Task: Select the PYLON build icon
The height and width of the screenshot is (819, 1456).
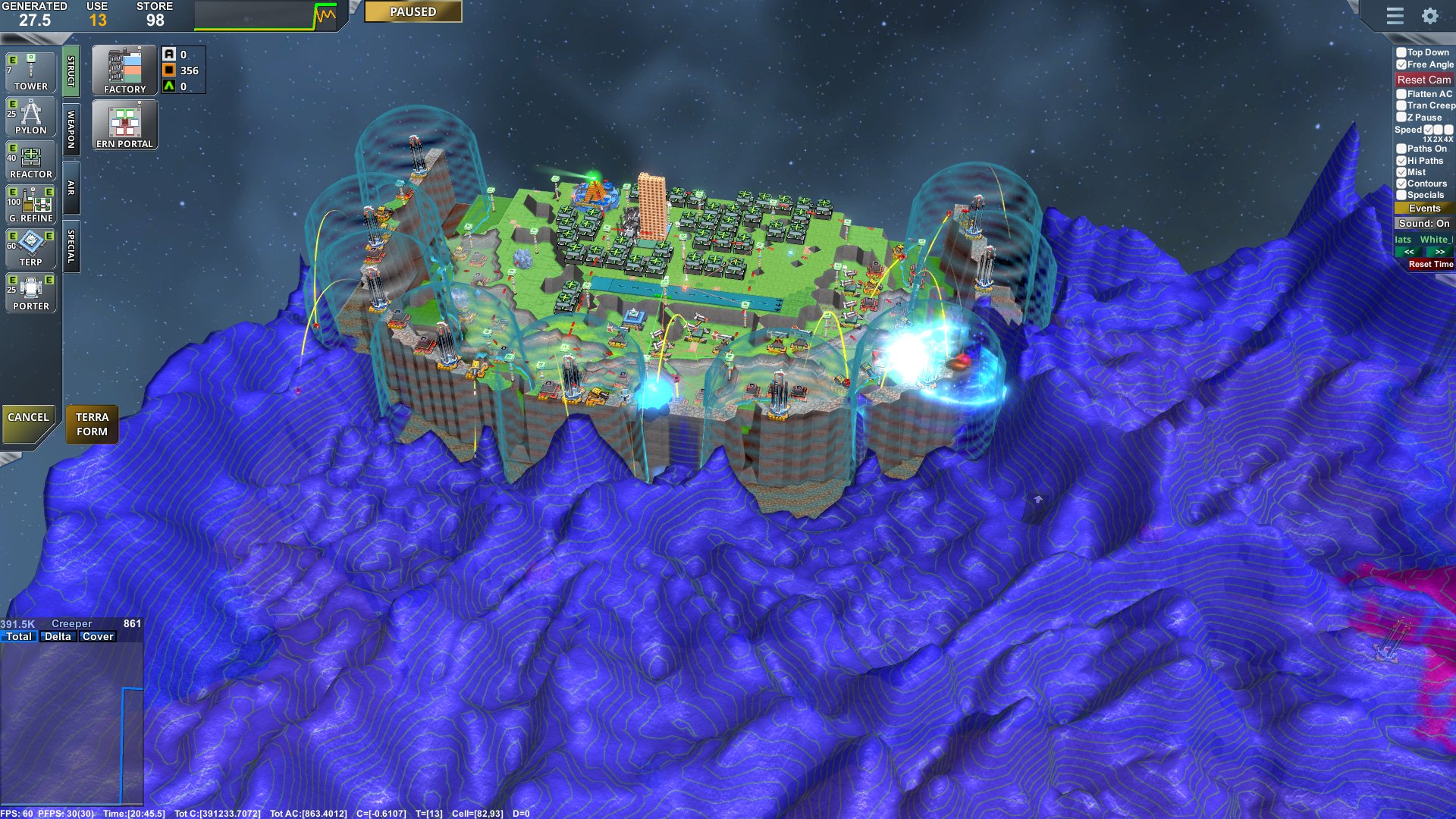Action: (x=30, y=115)
